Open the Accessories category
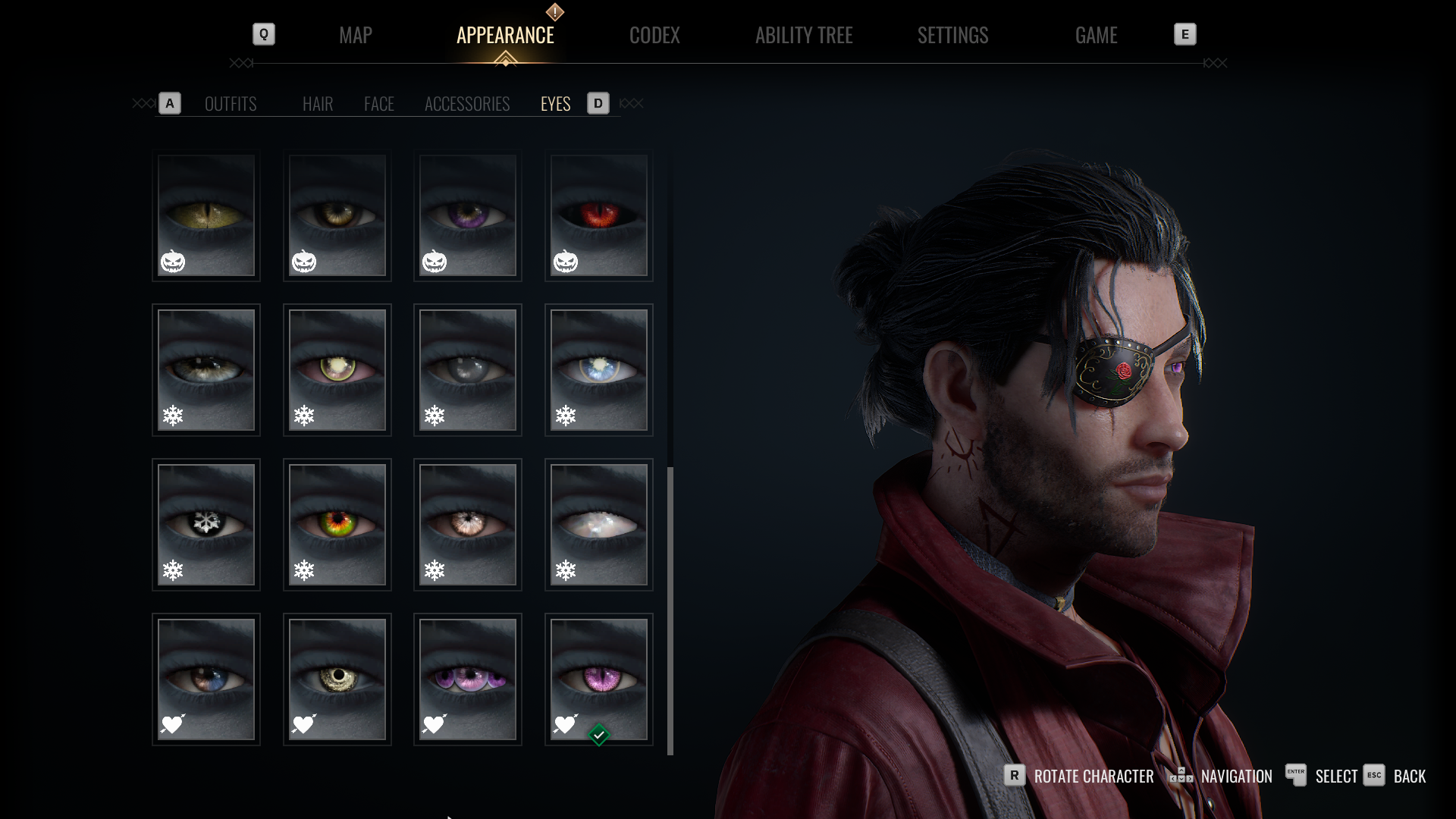This screenshot has width=1456, height=819. pyautogui.click(x=467, y=104)
